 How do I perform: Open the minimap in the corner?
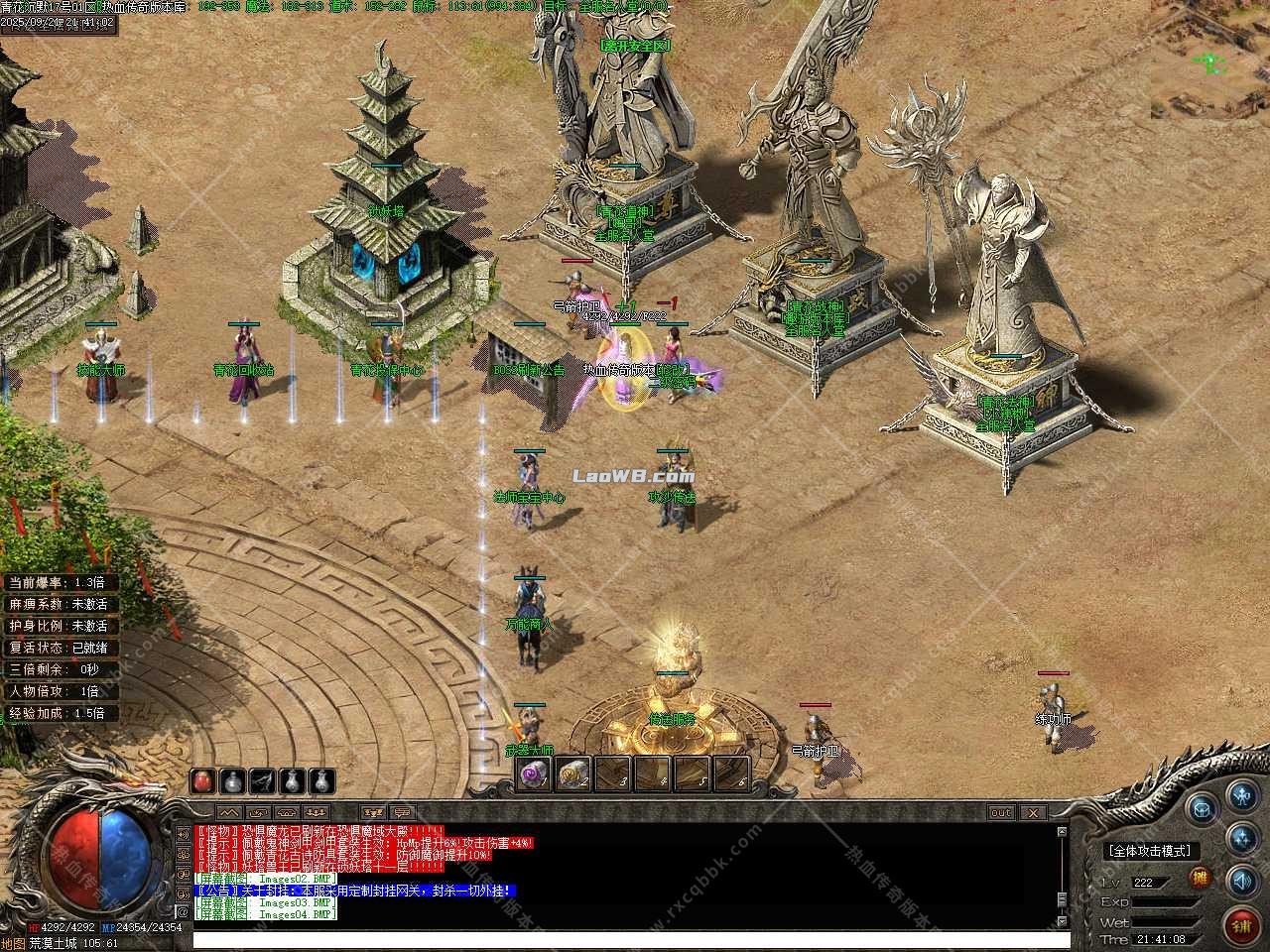click(1210, 59)
